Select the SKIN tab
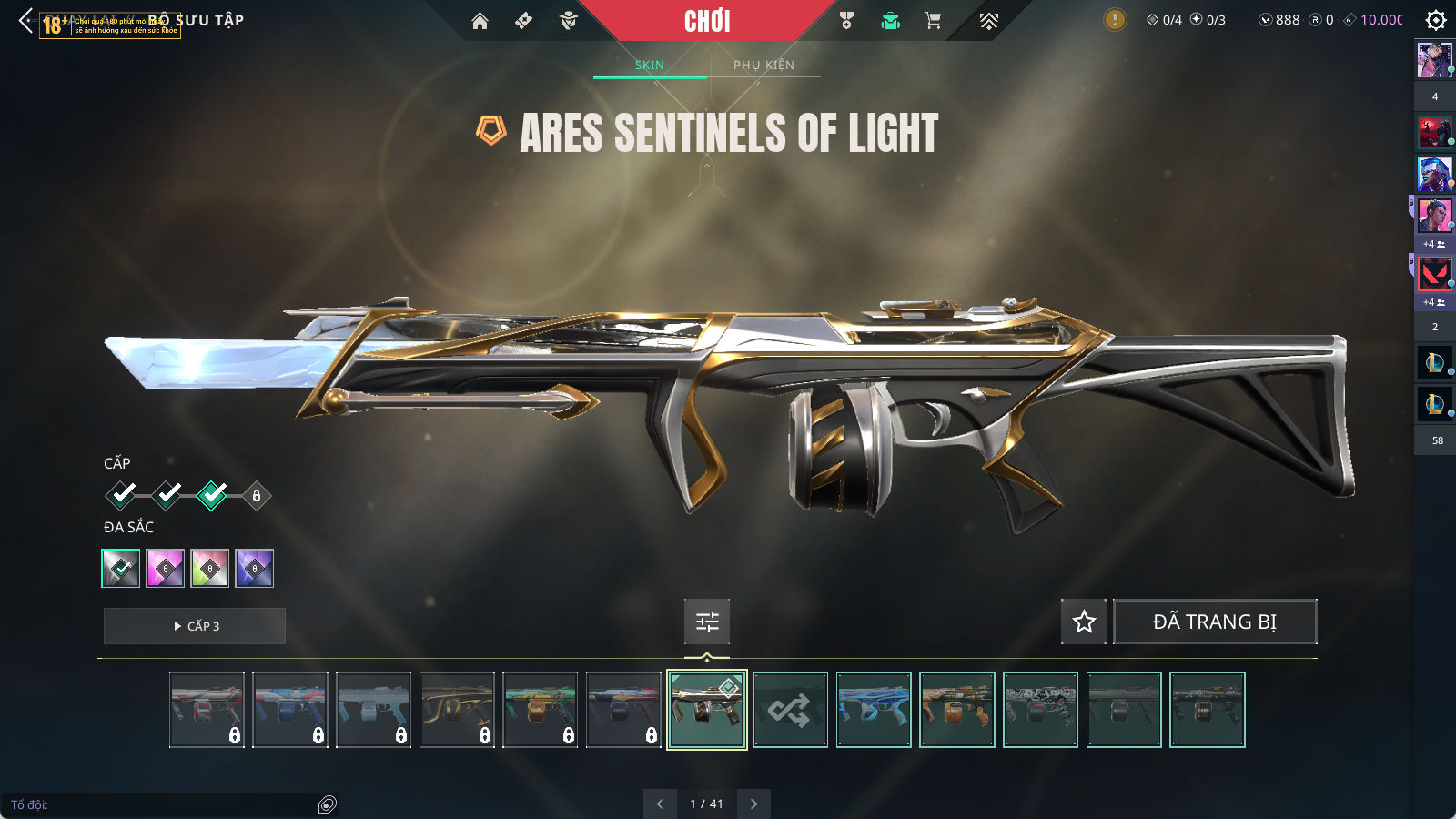Image resolution: width=1456 pixels, height=819 pixels. pyautogui.click(x=650, y=65)
